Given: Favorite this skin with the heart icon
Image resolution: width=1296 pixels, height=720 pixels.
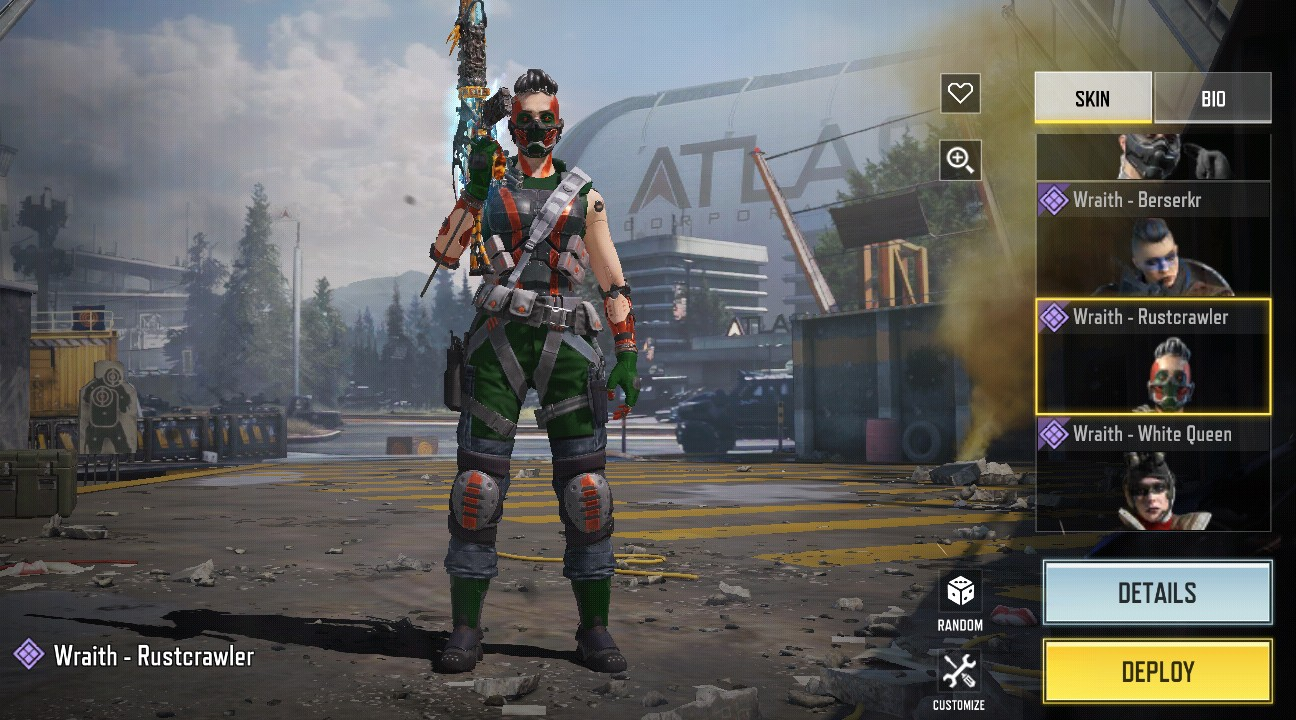Looking at the screenshot, I should [x=960, y=94].
